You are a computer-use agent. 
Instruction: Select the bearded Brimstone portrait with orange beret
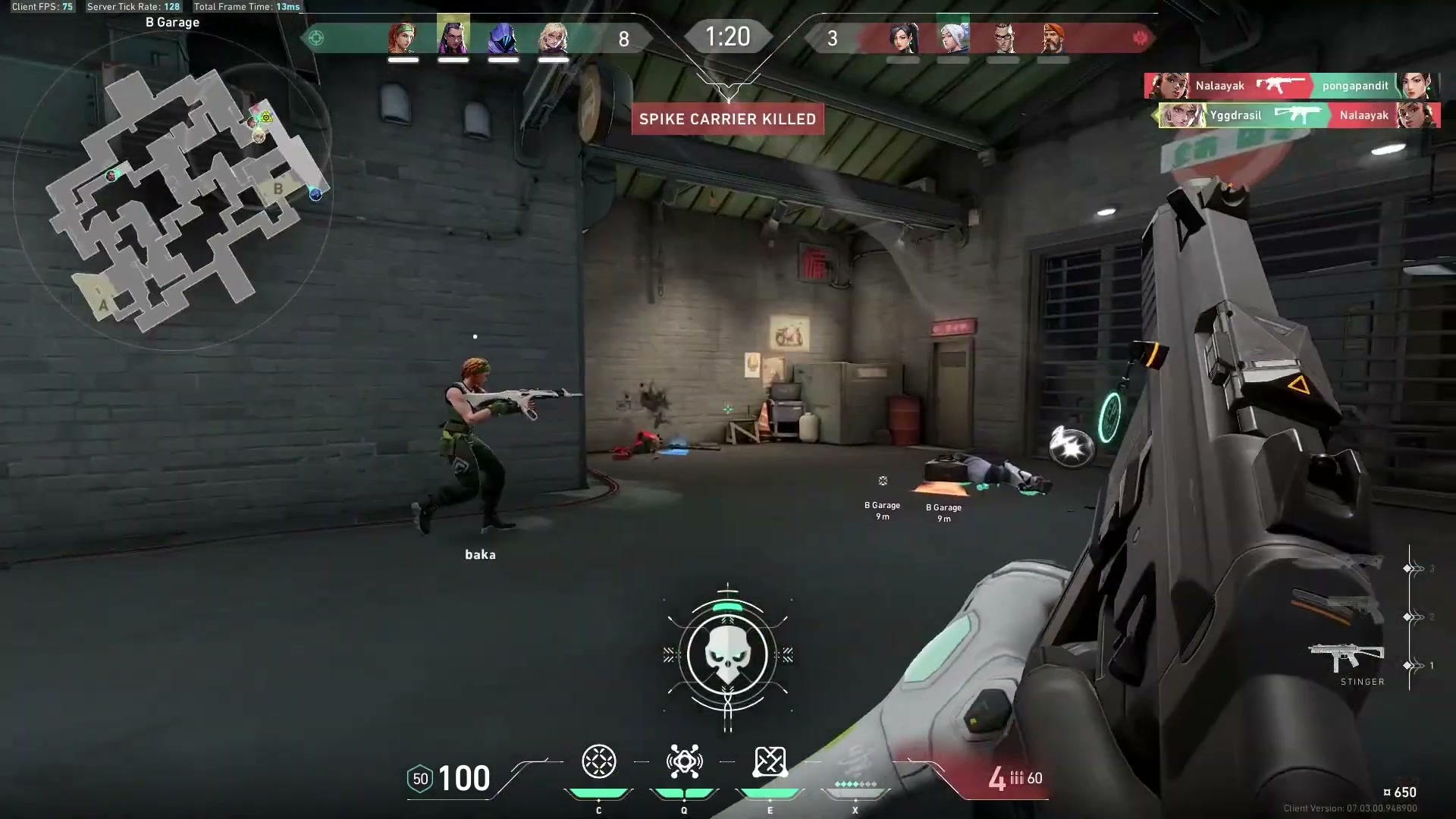pyautogui.click(x=1053, y=38)
